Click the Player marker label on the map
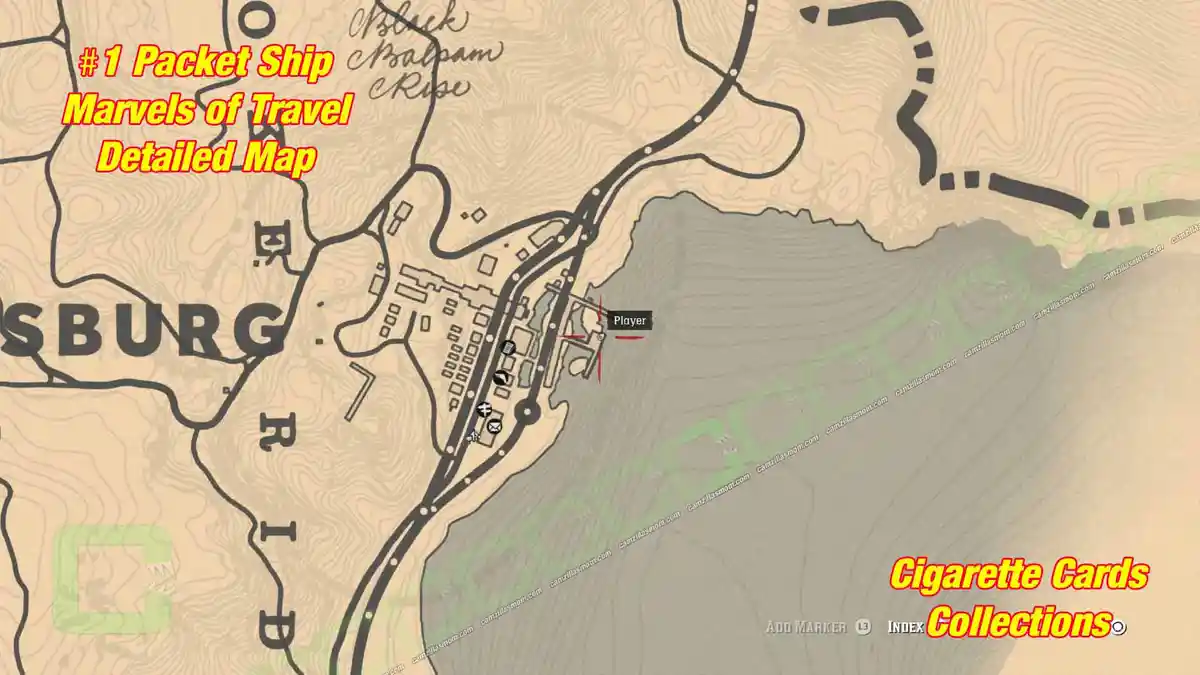The width and height of the screenshot is (1200, 675). 630,321
